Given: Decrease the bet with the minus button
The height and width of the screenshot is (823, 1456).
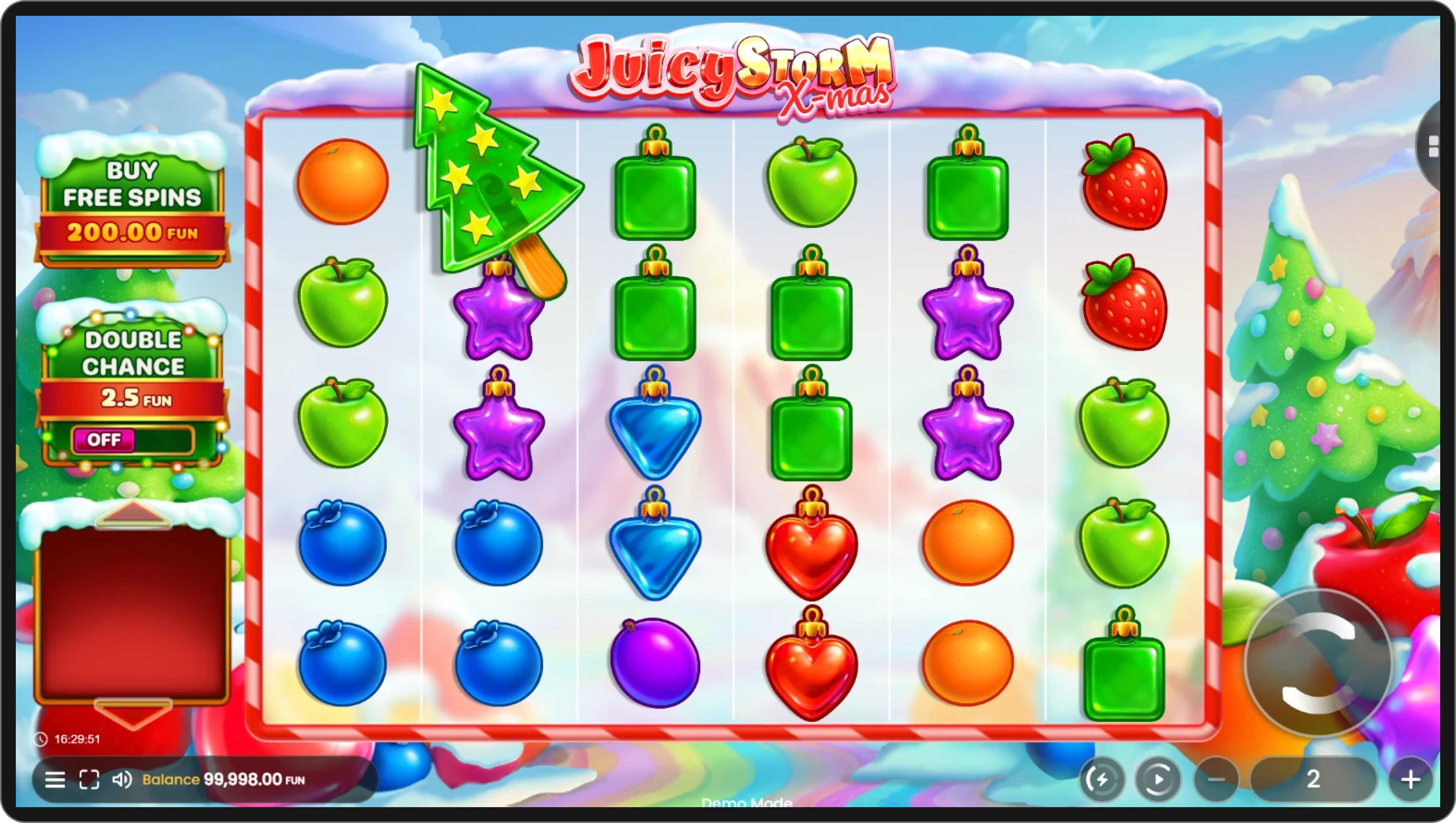Looking at the screenshot, I should (x=1216, y=780).
